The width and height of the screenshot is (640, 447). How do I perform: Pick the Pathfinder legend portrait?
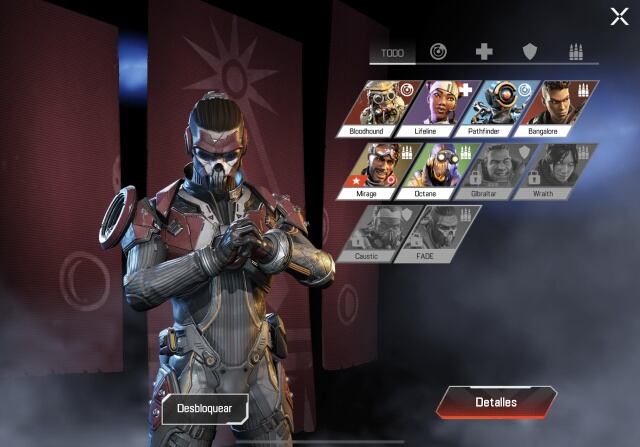499,108
